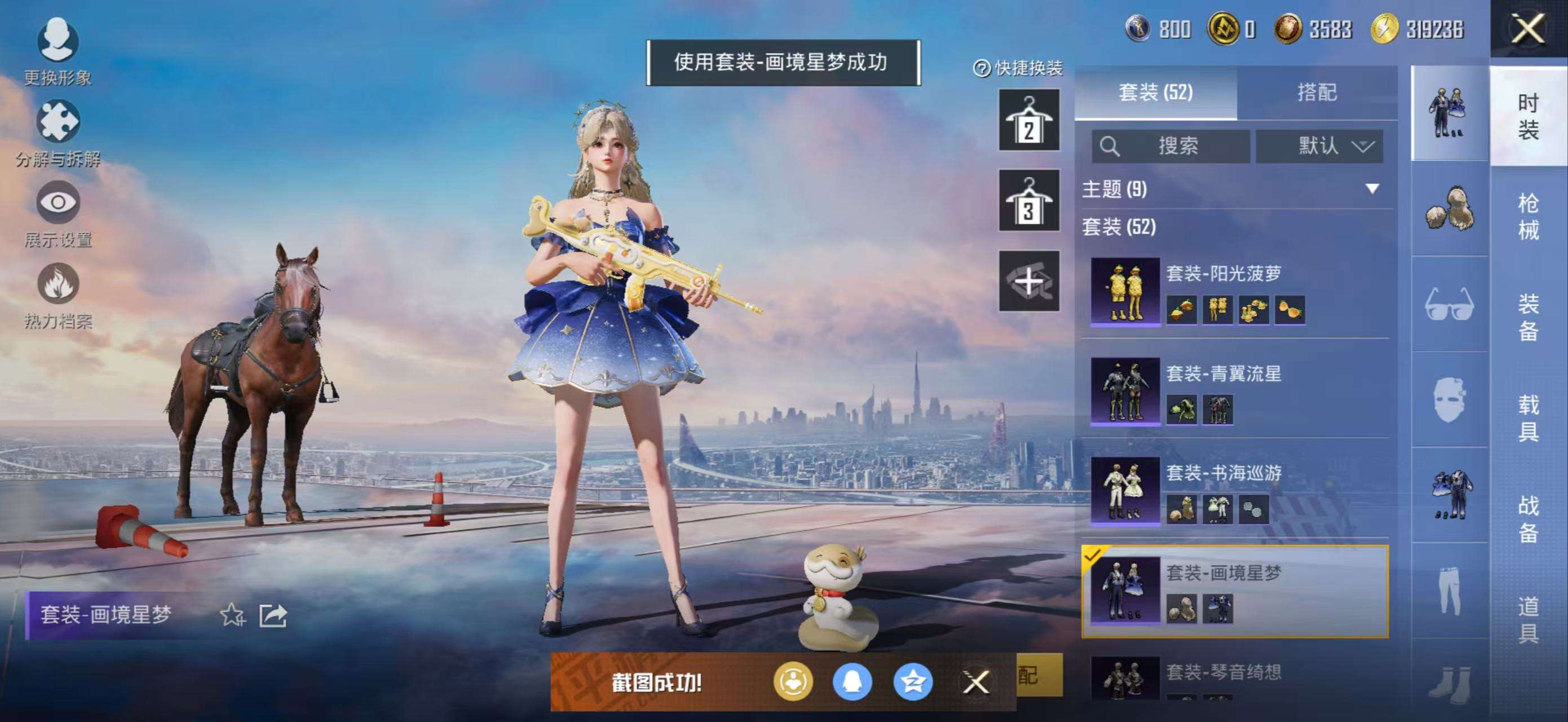
Task: Favorite the outfit with the star icon
Action: click(232, 615)
